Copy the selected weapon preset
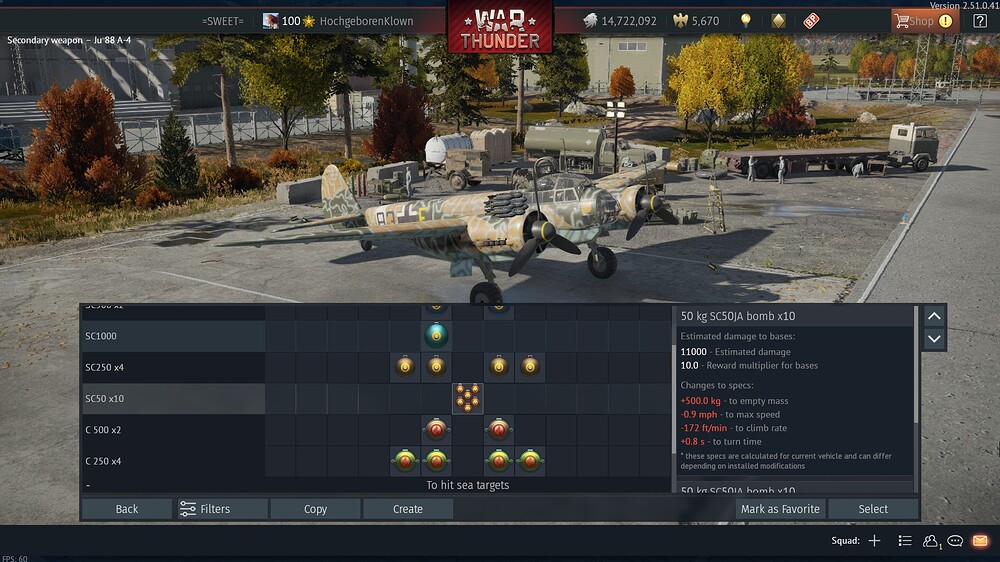The height and width of the screenshot is (562, 1000). pyautogui.click(x=315, y=509)
